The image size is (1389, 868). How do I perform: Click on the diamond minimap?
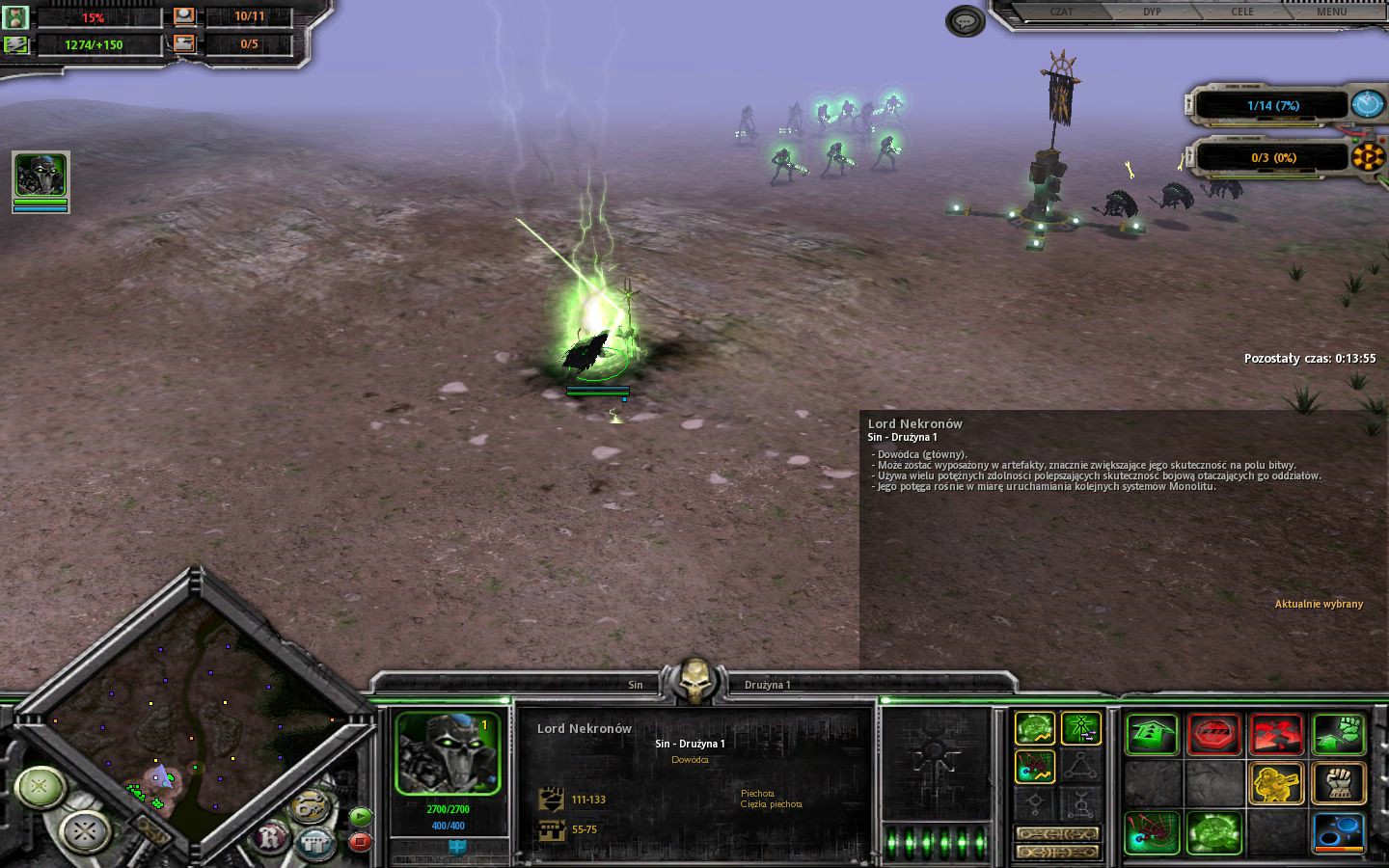click(193, 714)
